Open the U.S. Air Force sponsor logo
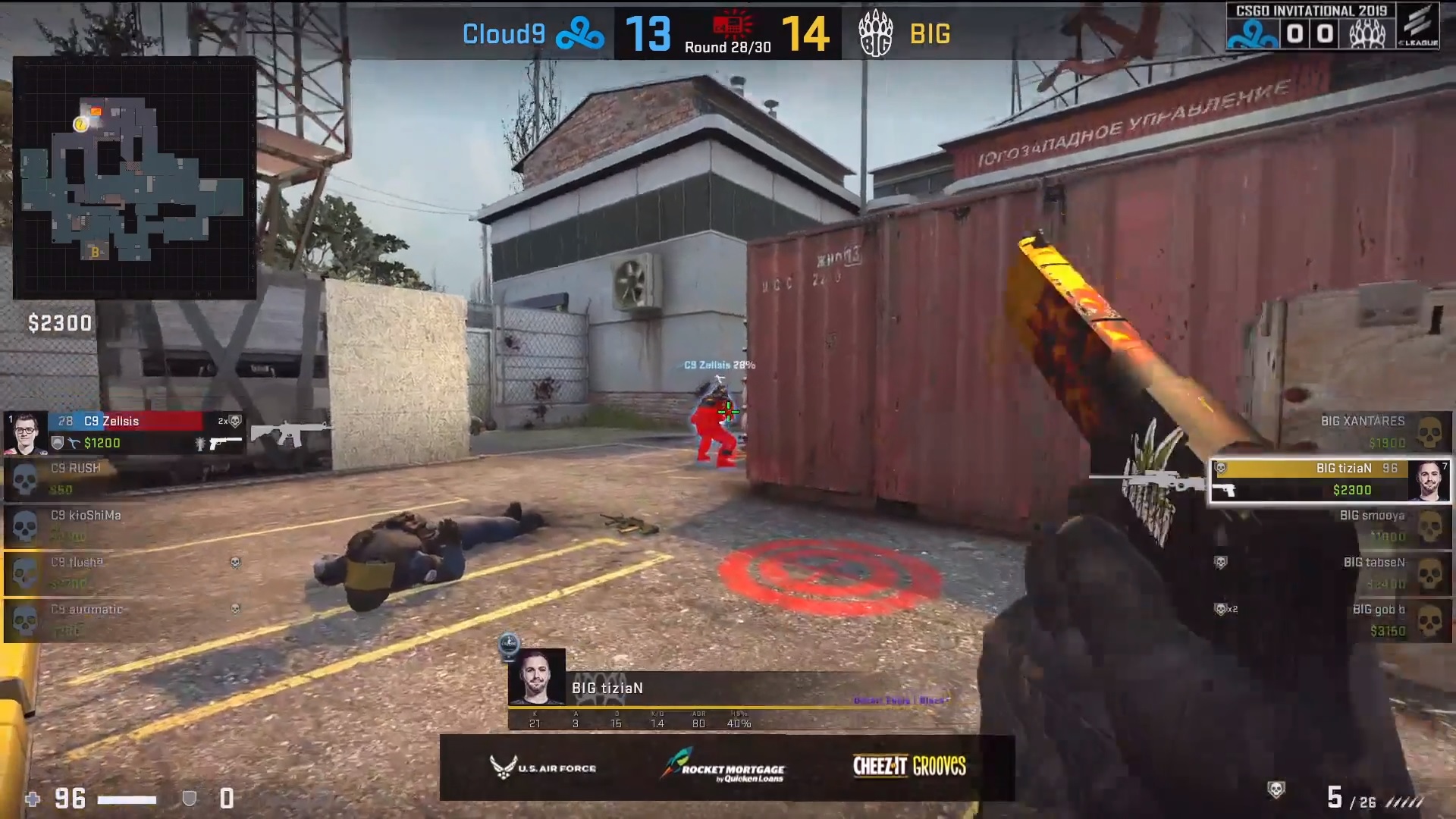This screenshot has width=1456, height=819. [543, 767]
